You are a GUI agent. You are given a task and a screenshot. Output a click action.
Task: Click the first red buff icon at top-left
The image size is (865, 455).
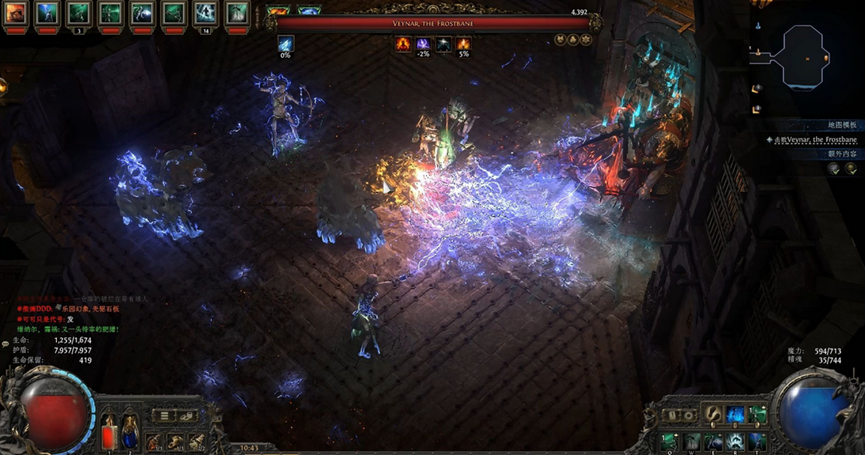[x=15, y=13]
